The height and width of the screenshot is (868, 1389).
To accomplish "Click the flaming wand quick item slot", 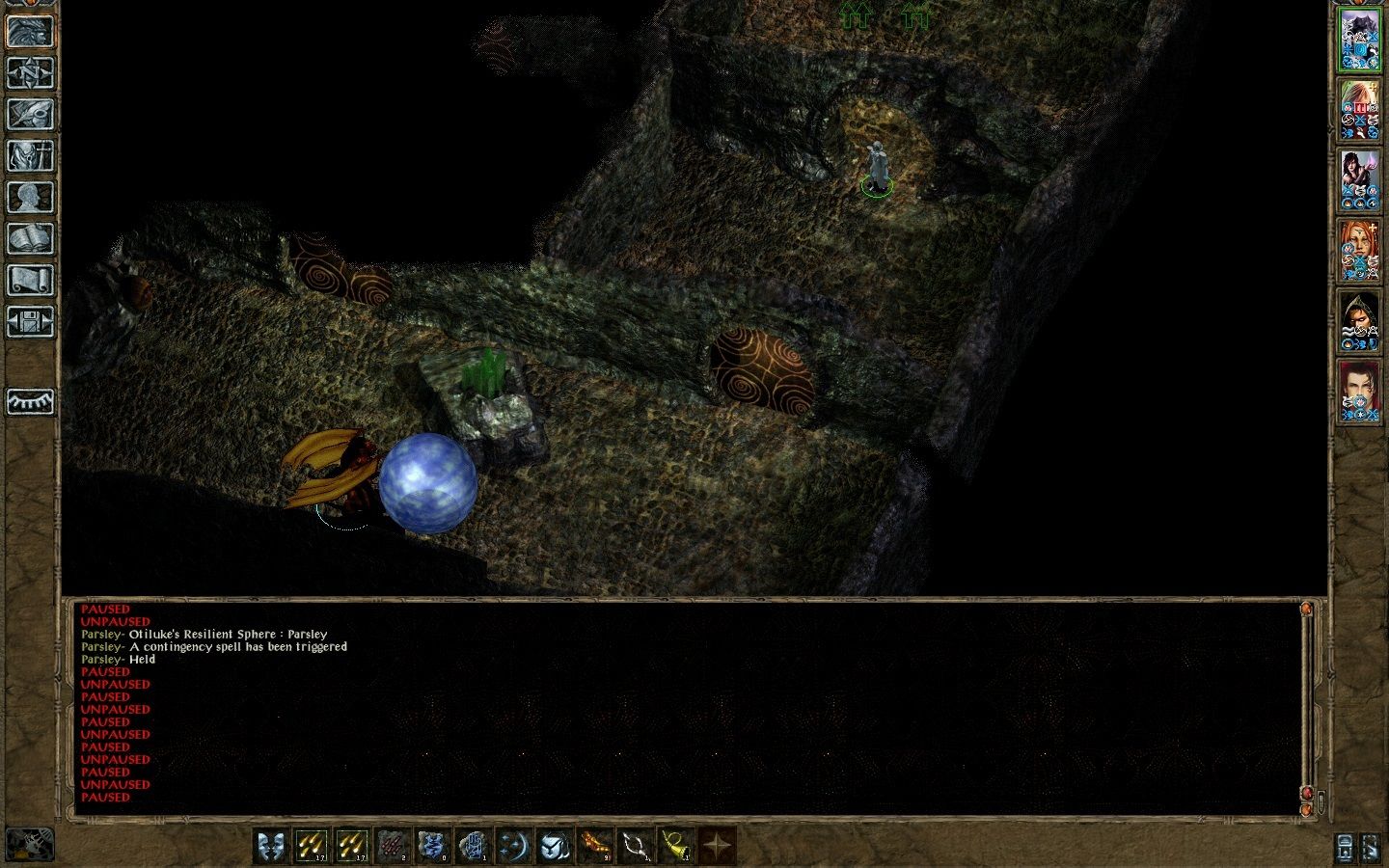I will [594, 846].
